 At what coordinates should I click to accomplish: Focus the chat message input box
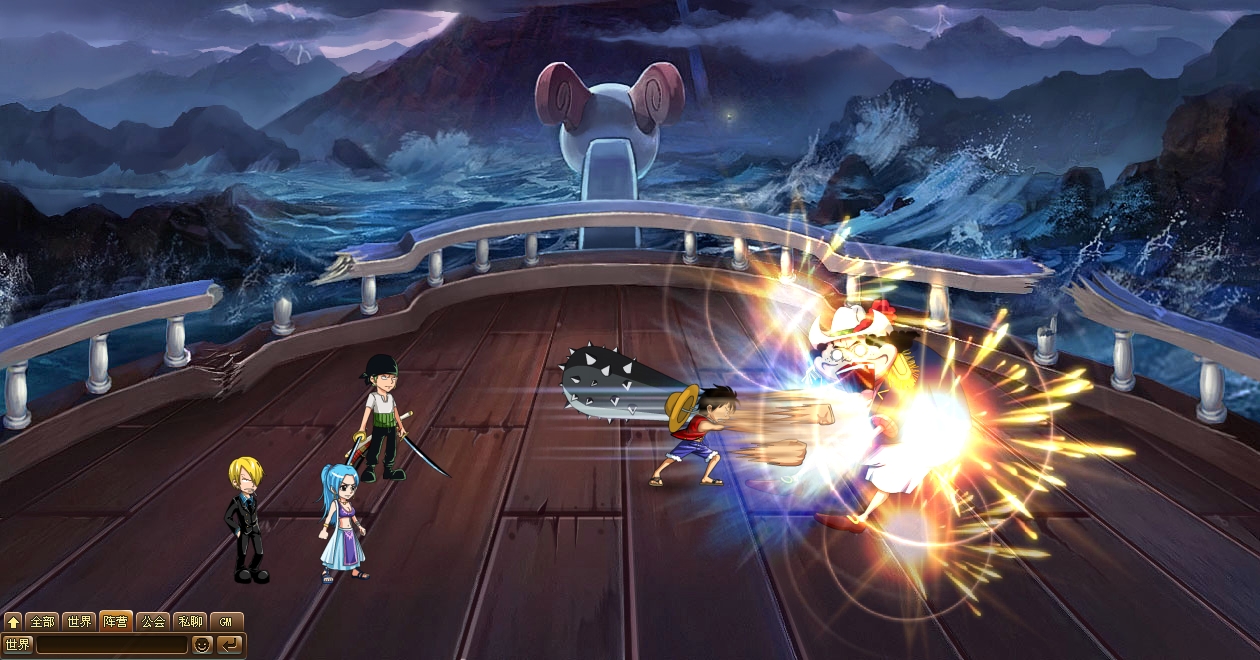[111, 645]
